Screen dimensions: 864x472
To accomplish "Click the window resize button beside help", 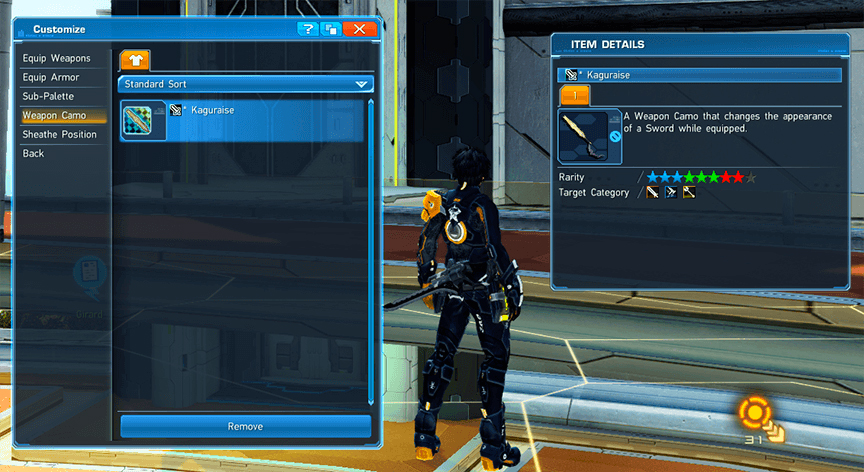I will pyautogui.click(x=330, y=29).
